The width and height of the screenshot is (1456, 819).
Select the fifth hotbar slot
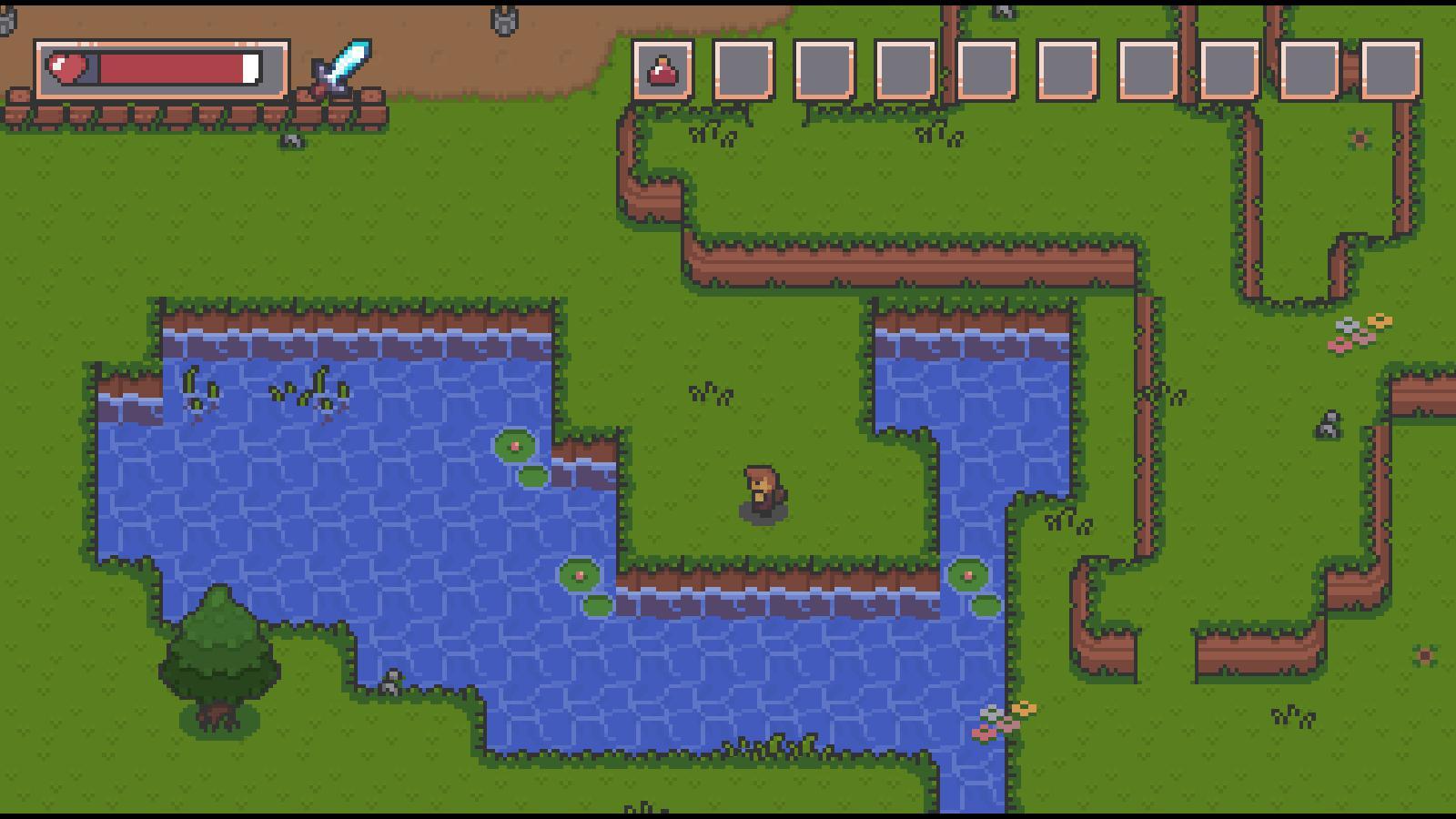click(986, 69)
